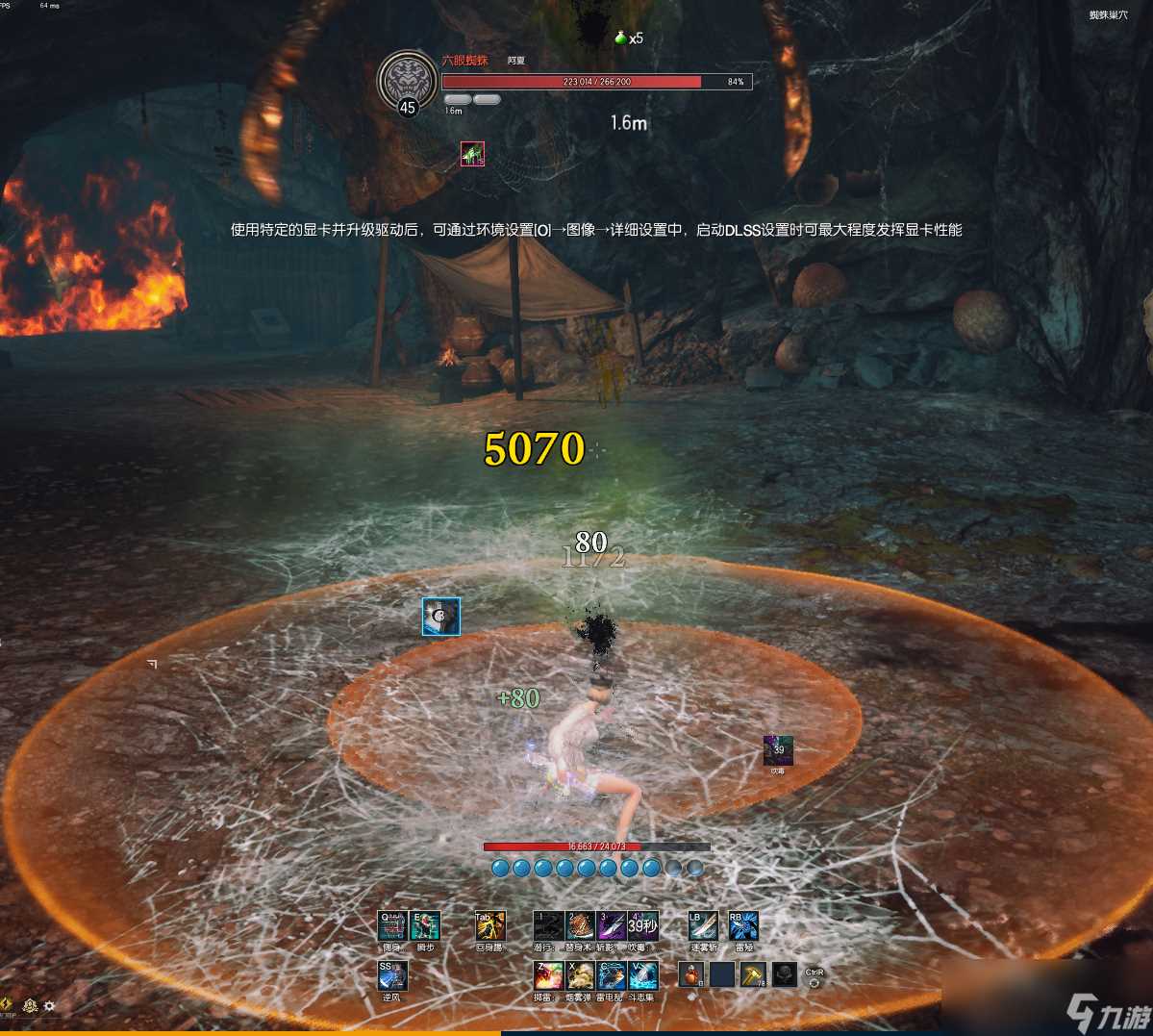Click the 吹毒 skill on 39-second cooldown
Screen dimensions: 1153x1036
pyautogui.click(x=642, y=926)
